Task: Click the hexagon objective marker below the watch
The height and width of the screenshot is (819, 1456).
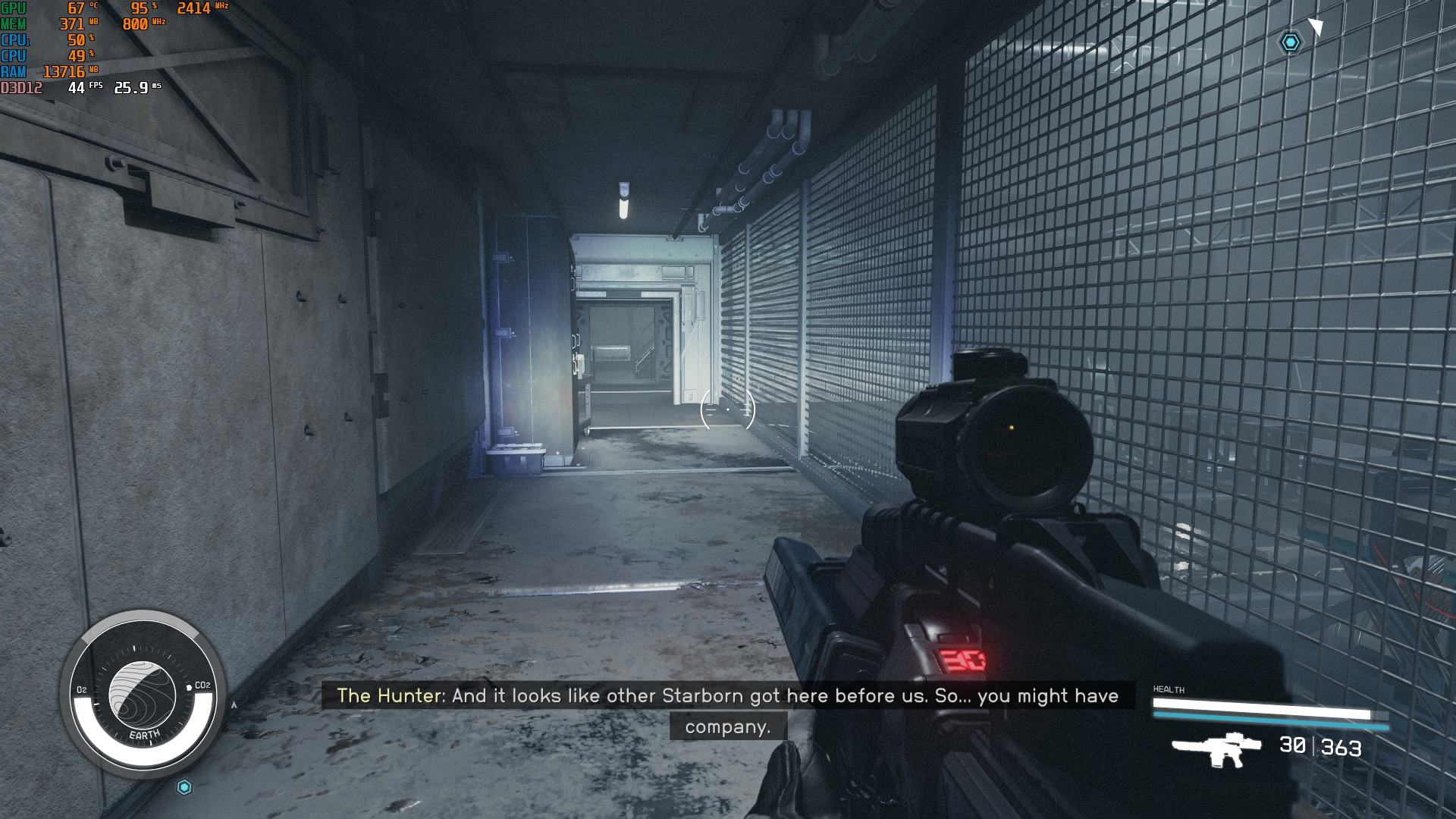Action: tap(184, 787)
